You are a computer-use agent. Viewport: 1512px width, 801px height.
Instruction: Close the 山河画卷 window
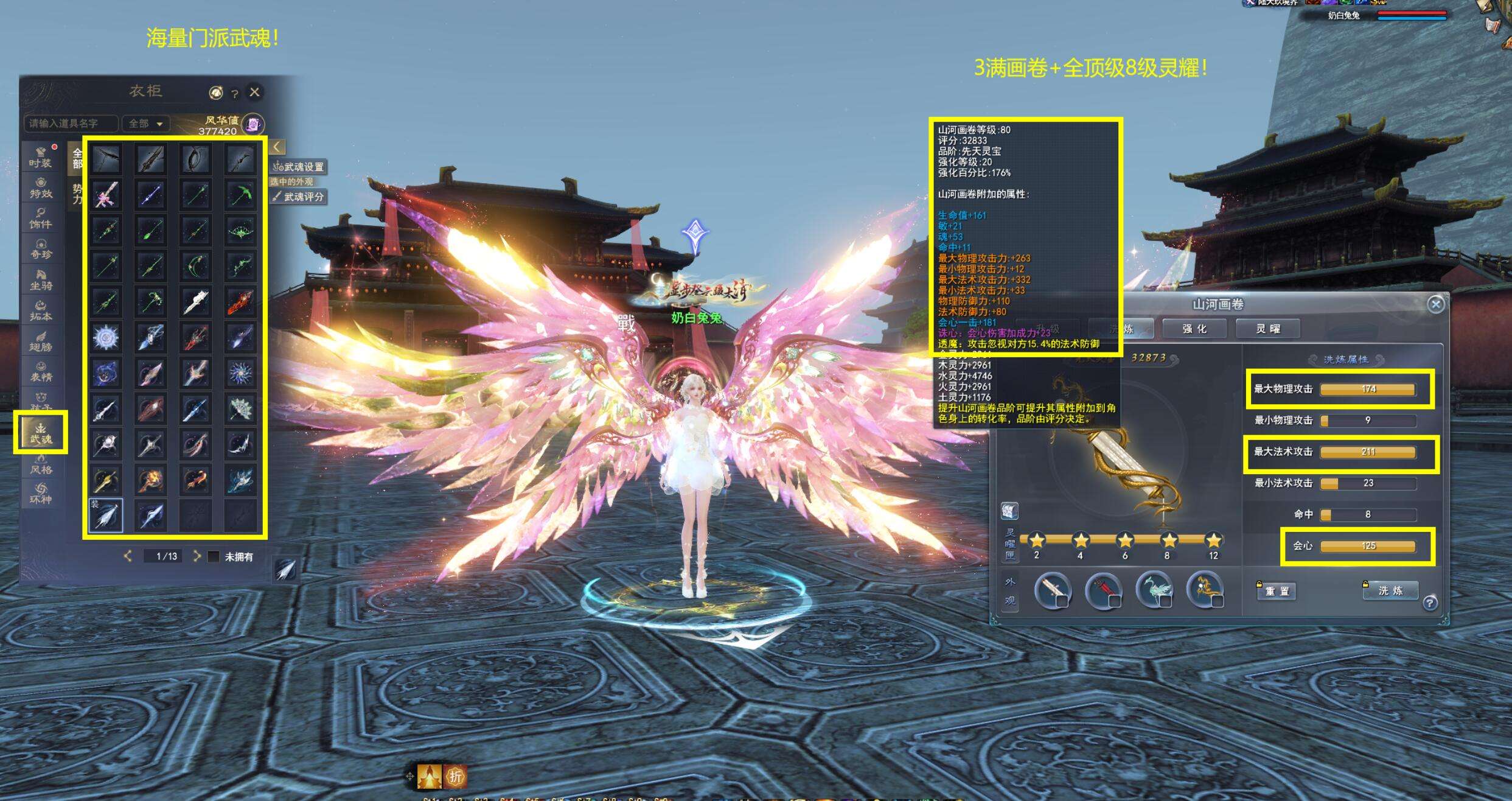1435,304
